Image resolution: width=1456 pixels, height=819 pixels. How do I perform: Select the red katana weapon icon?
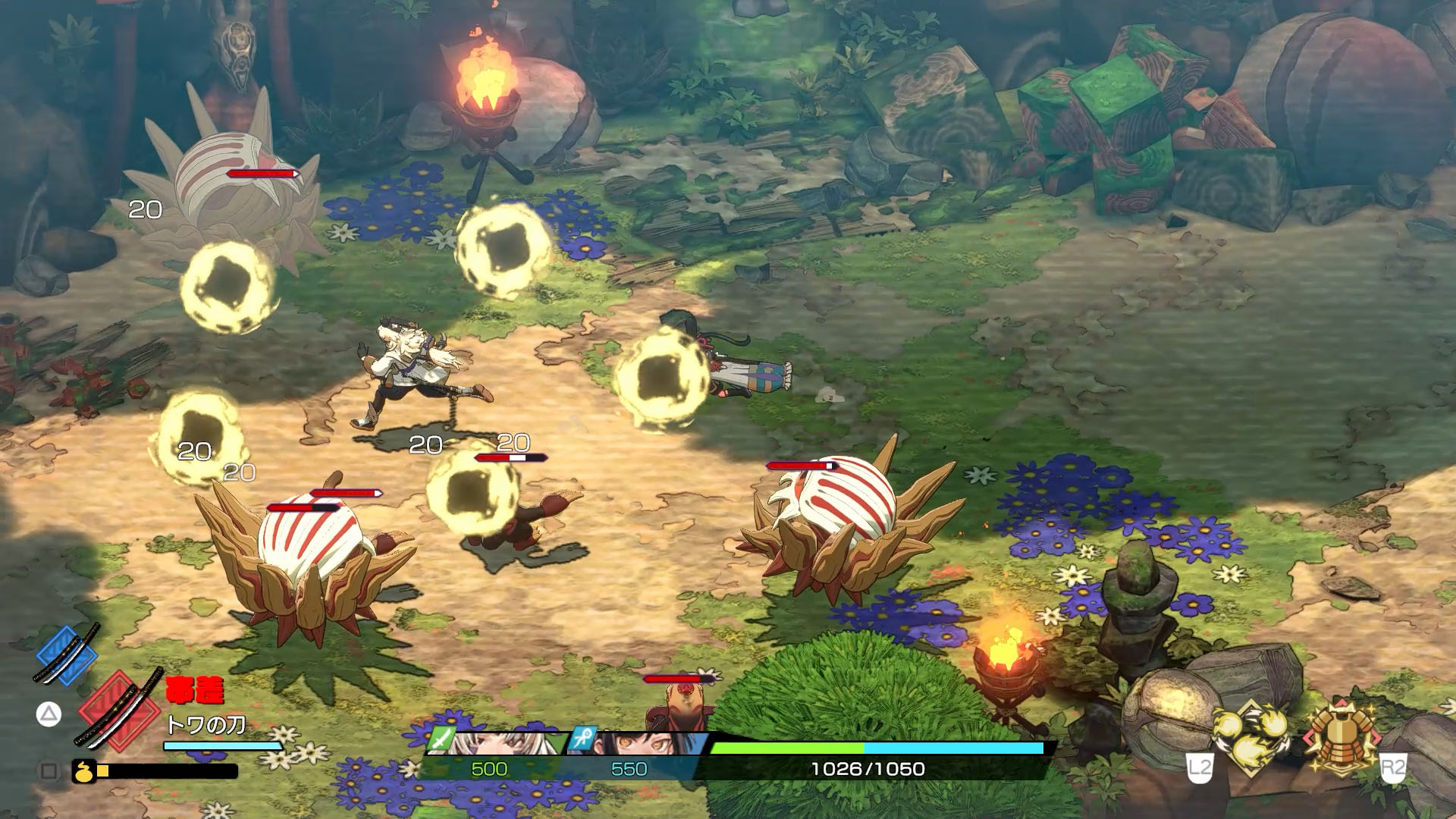[120, 708]
